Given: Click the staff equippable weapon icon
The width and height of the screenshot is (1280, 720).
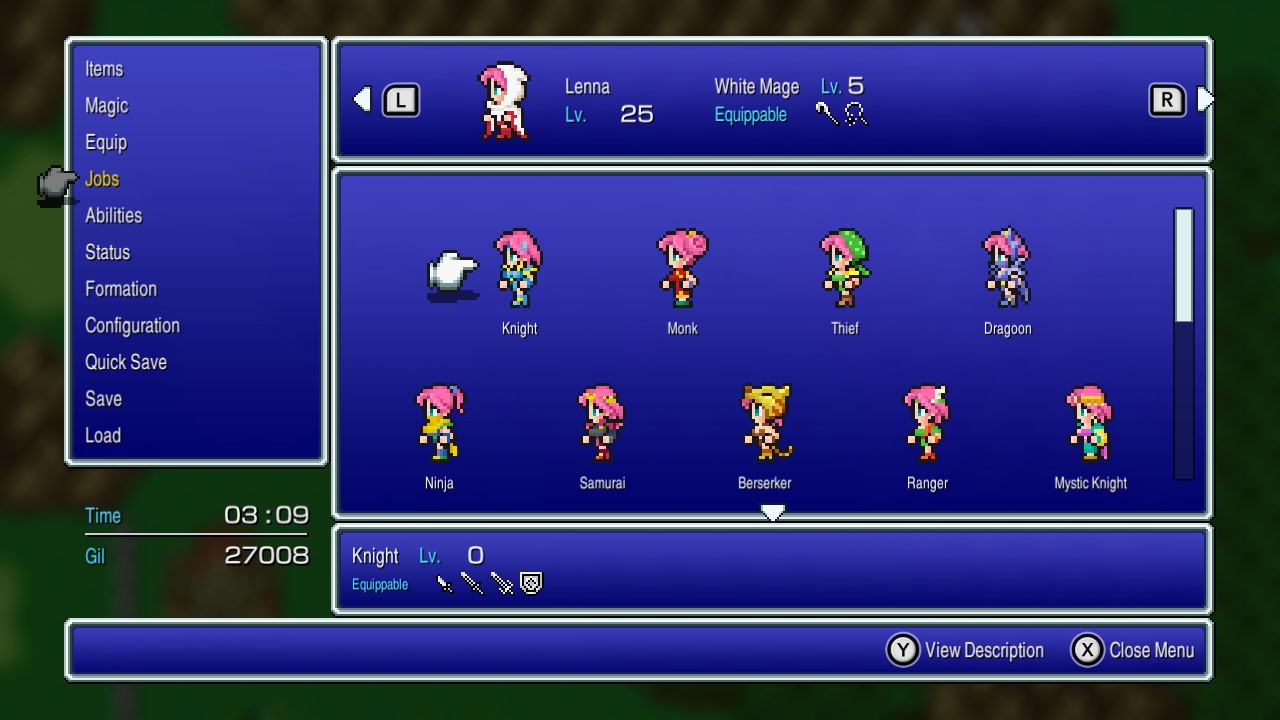Looking at the screenshot, I should [x=828, y=115].
